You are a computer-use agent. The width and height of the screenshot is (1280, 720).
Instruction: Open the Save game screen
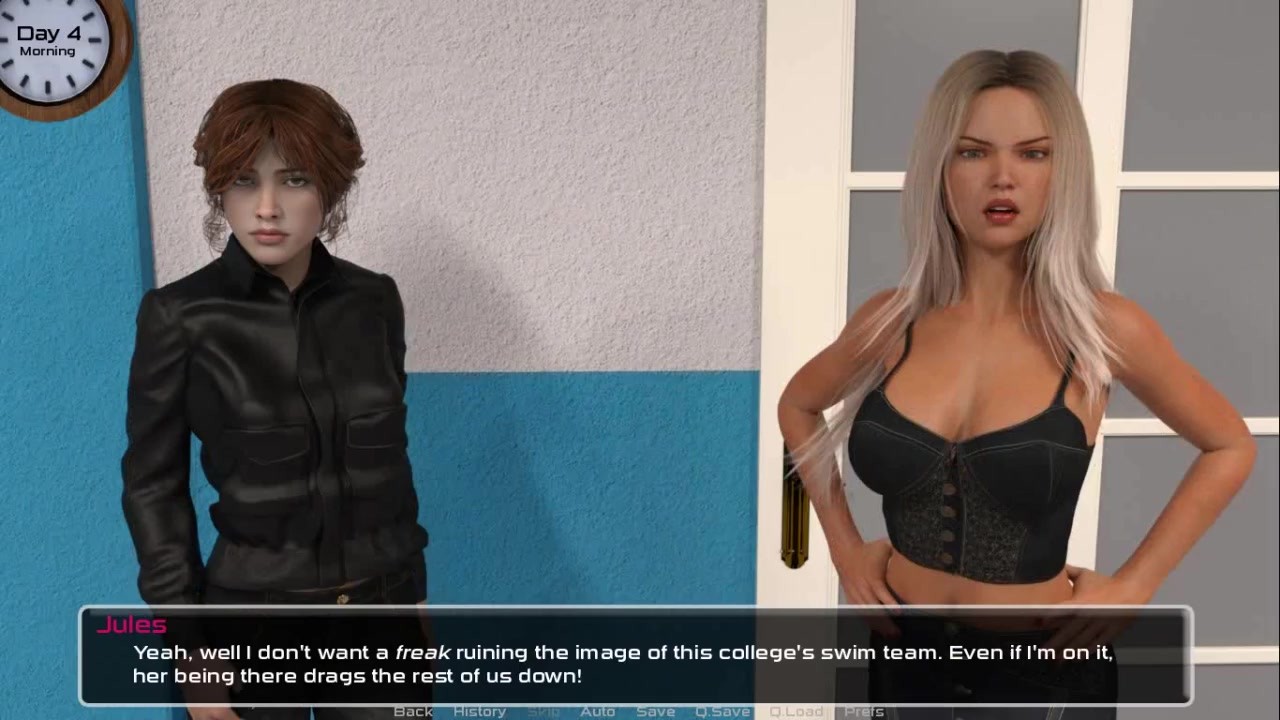(x=655, y=711)
